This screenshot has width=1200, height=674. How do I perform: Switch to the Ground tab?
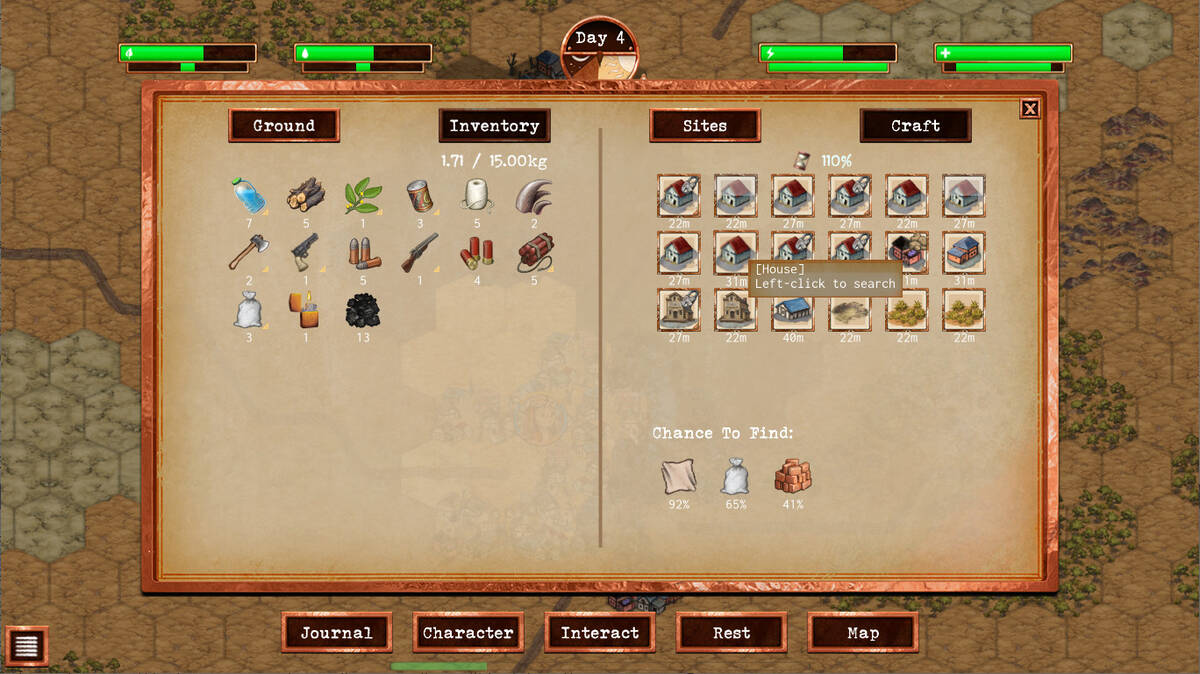[284, 126]
